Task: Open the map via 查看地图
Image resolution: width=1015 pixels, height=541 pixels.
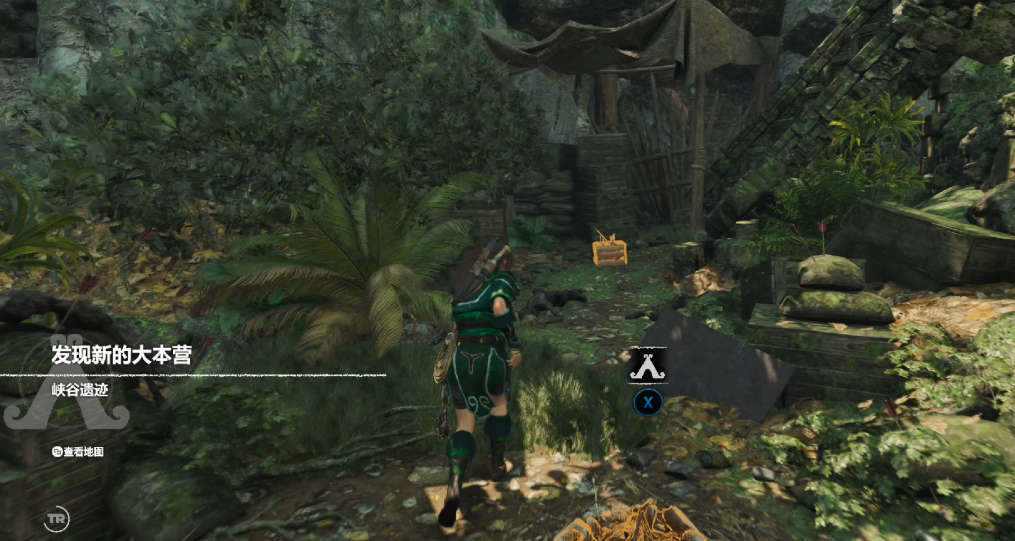Action: pyautogui.click(x=79, y=452)
